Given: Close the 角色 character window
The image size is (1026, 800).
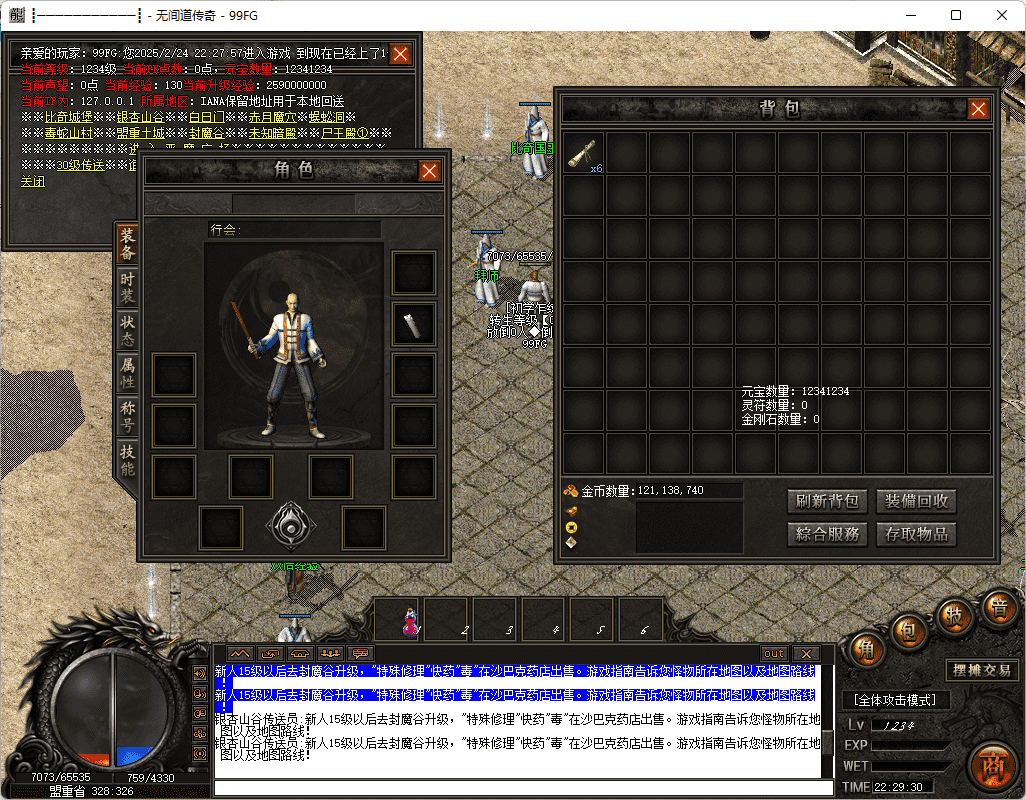Looking at the screenshot, I should (x=430, y=171).
